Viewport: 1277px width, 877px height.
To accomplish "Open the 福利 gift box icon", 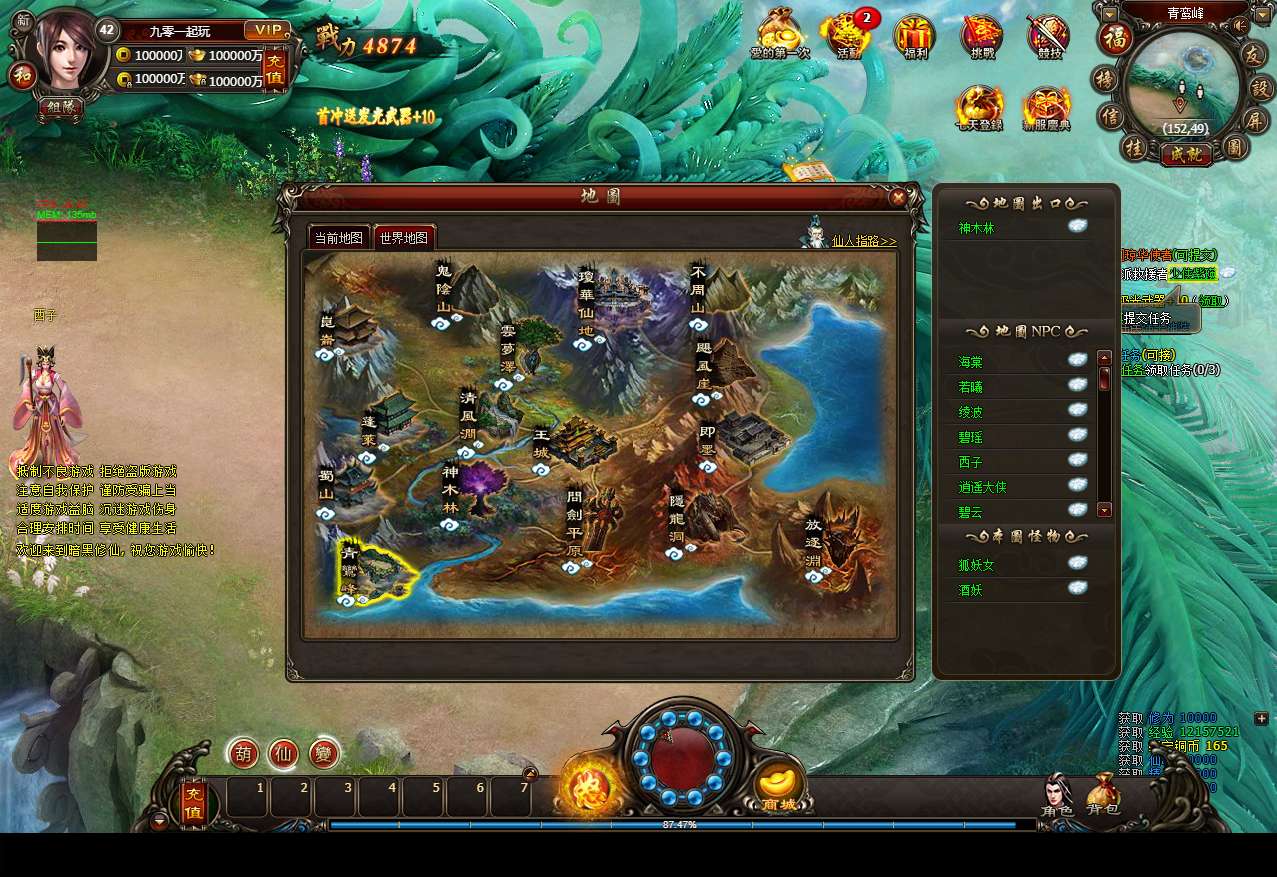I will click(914, 37).
